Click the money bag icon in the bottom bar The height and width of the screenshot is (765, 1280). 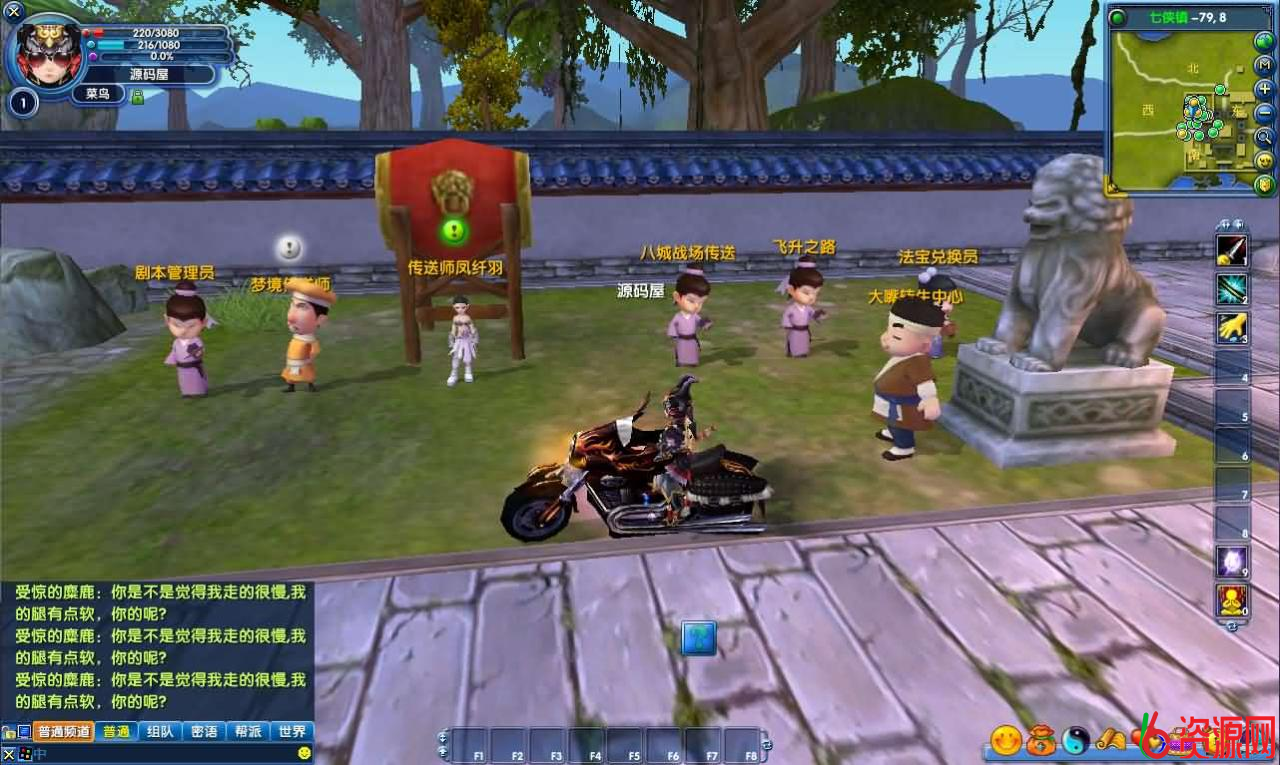click(1040, 740)
